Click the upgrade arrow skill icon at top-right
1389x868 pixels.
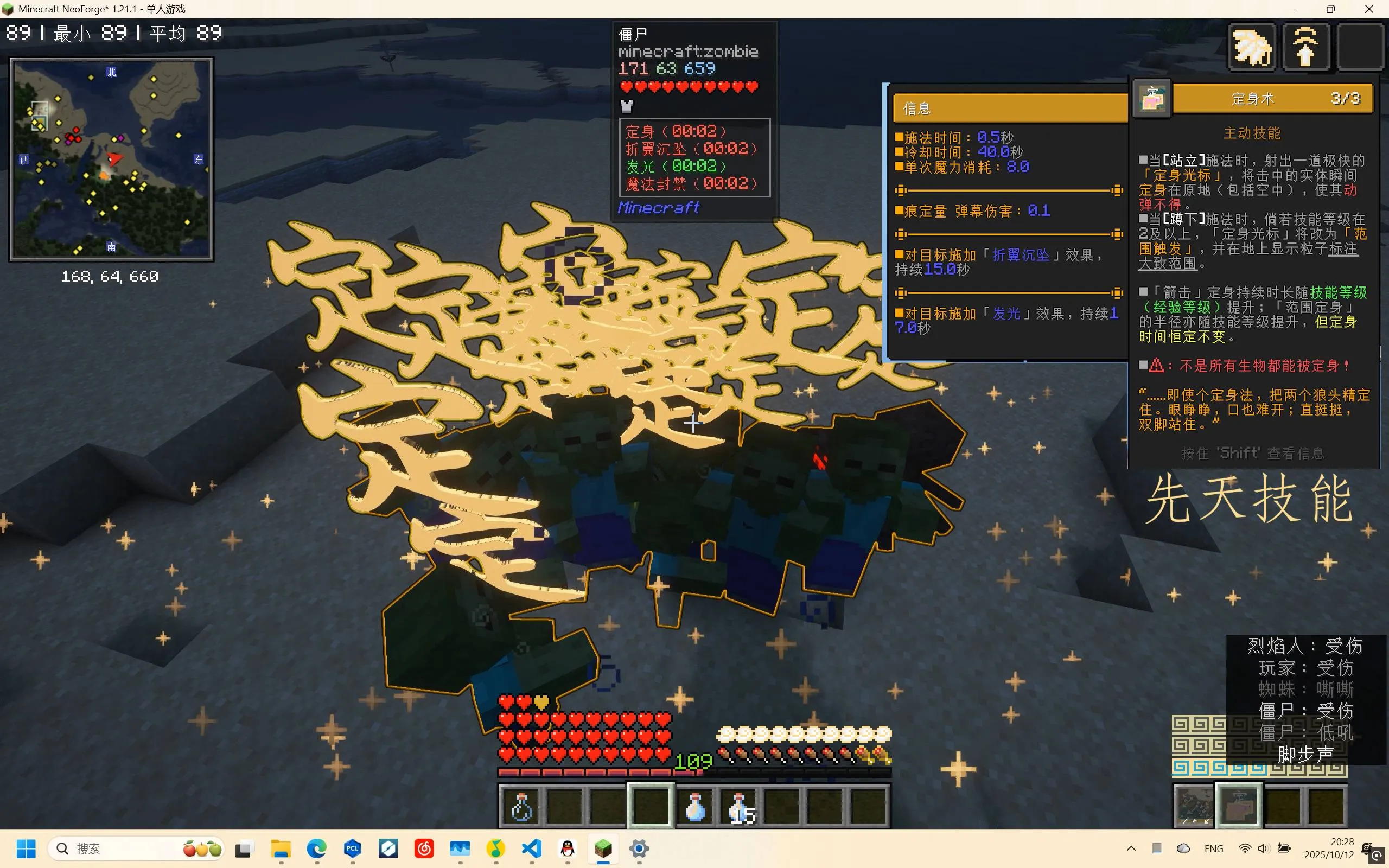click(x=1306, y=47)
